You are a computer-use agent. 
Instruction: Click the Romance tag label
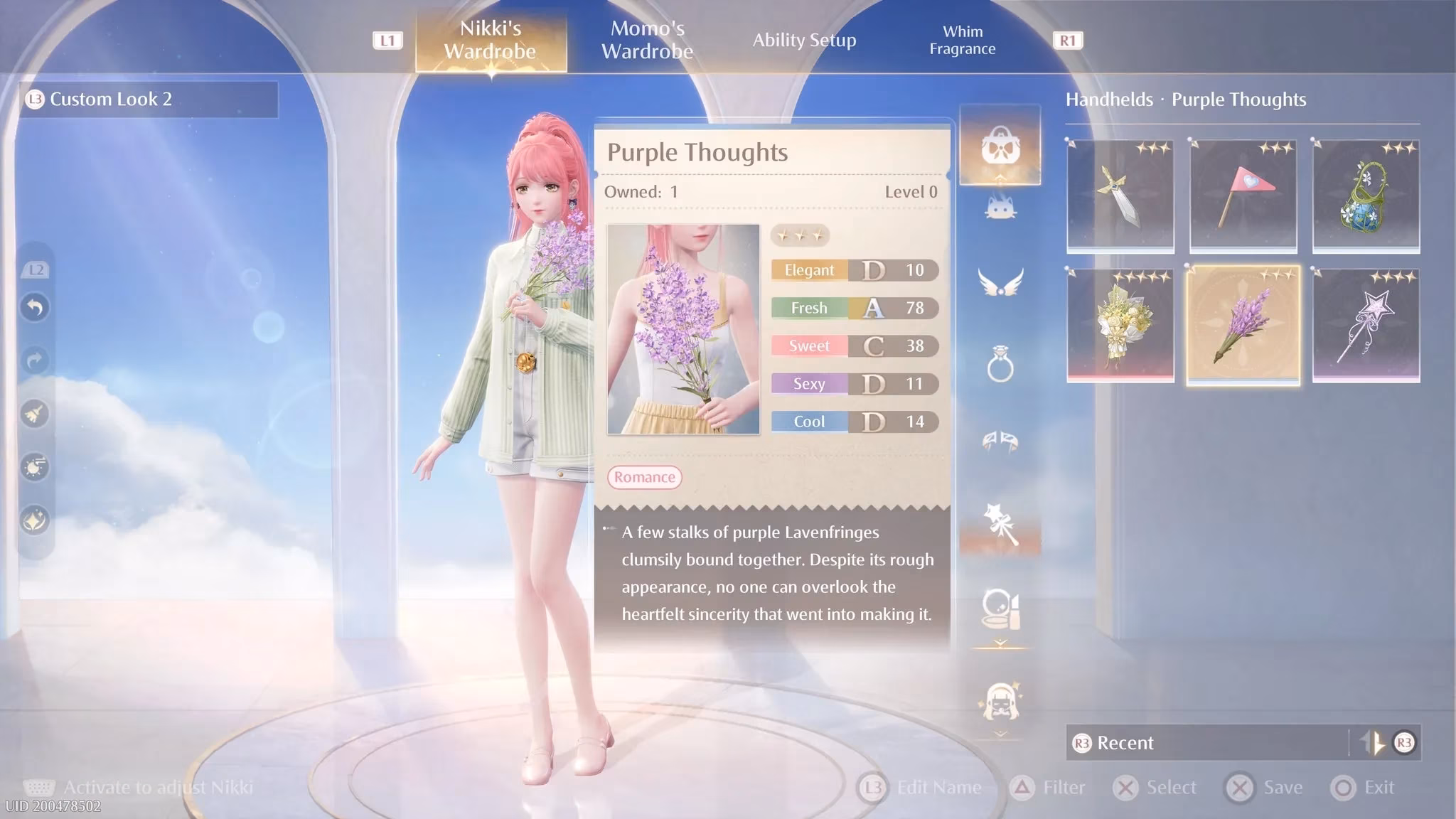644,477
